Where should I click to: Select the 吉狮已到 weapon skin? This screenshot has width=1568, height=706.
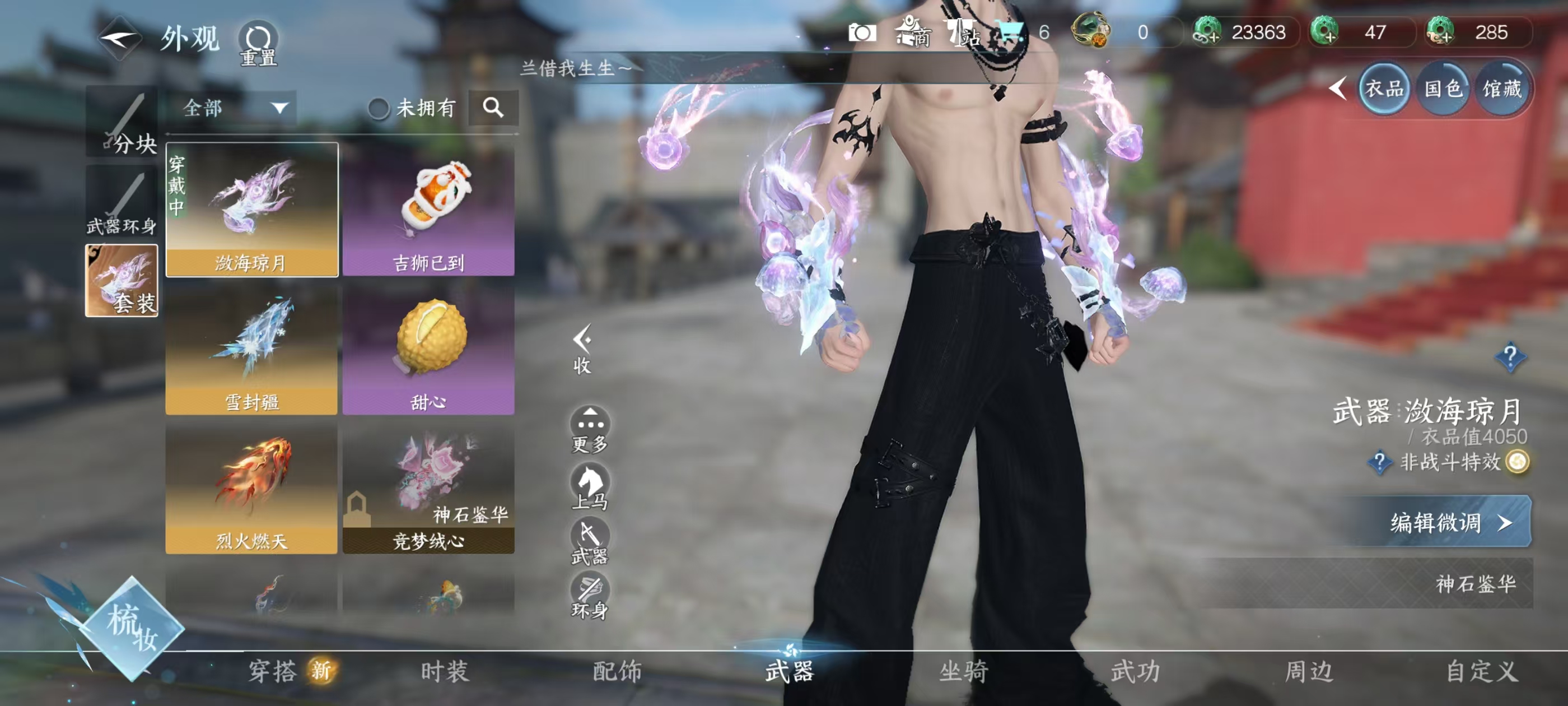pos(428,210)
